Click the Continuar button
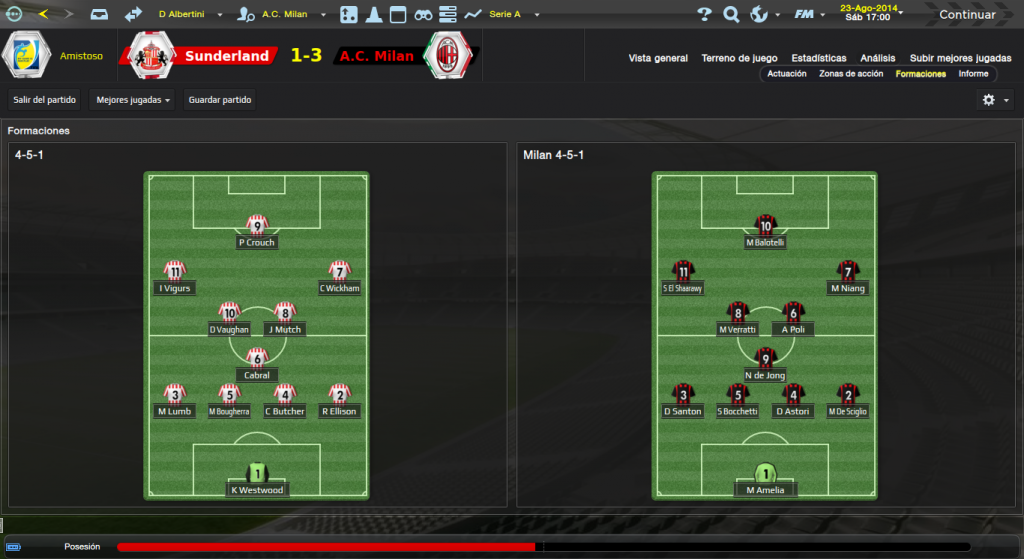This screenshot has height=559, width=1024. point(966,15)
